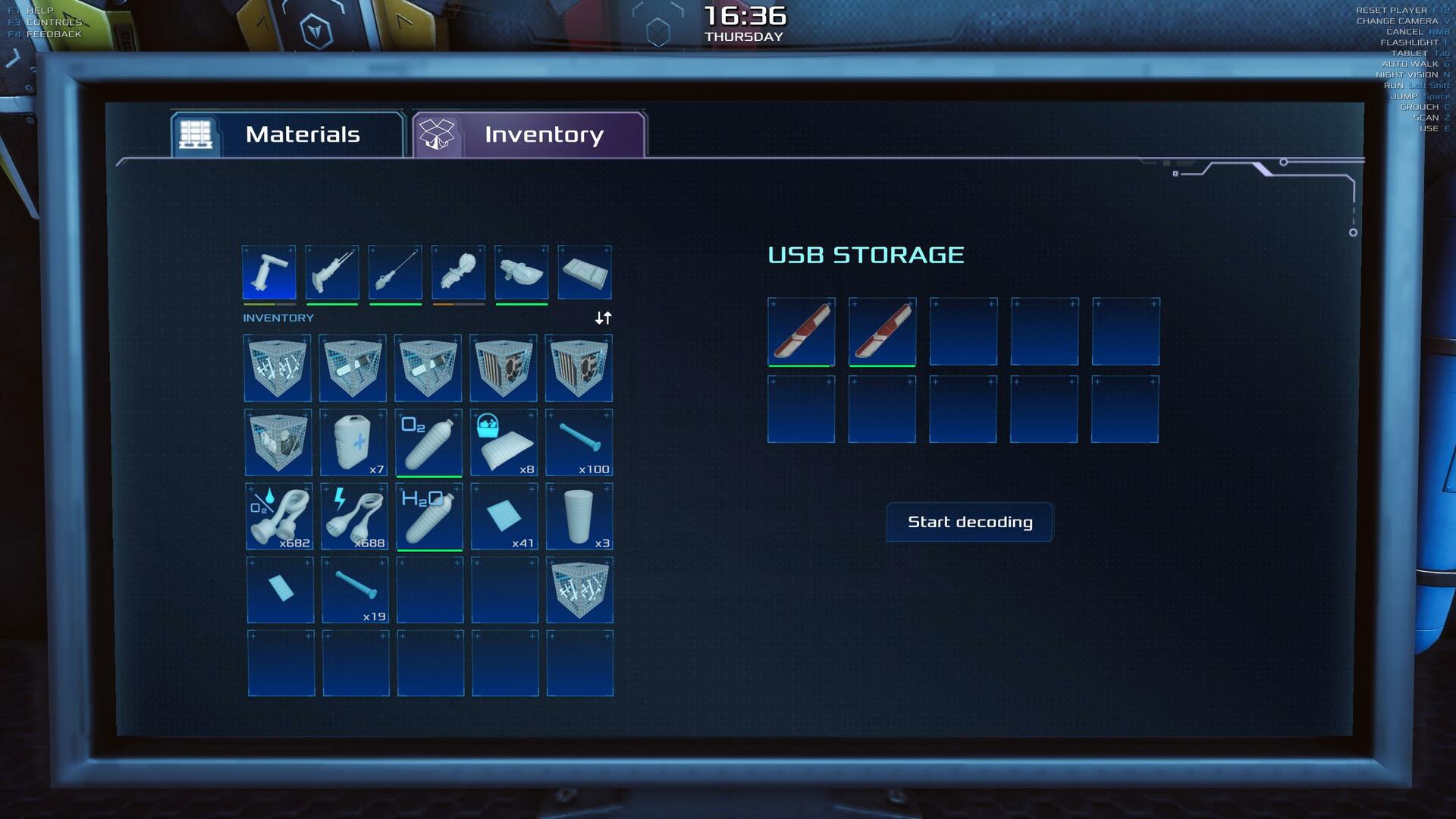Select the highlighted first tool slot
Screen dimensions: 1456x819
coord(269,272)
